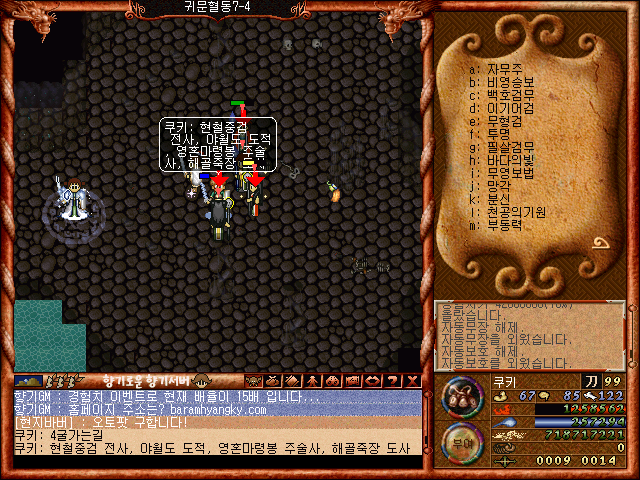Open help with the question mark button
The image size is (640, 480).
click(393, 380)
